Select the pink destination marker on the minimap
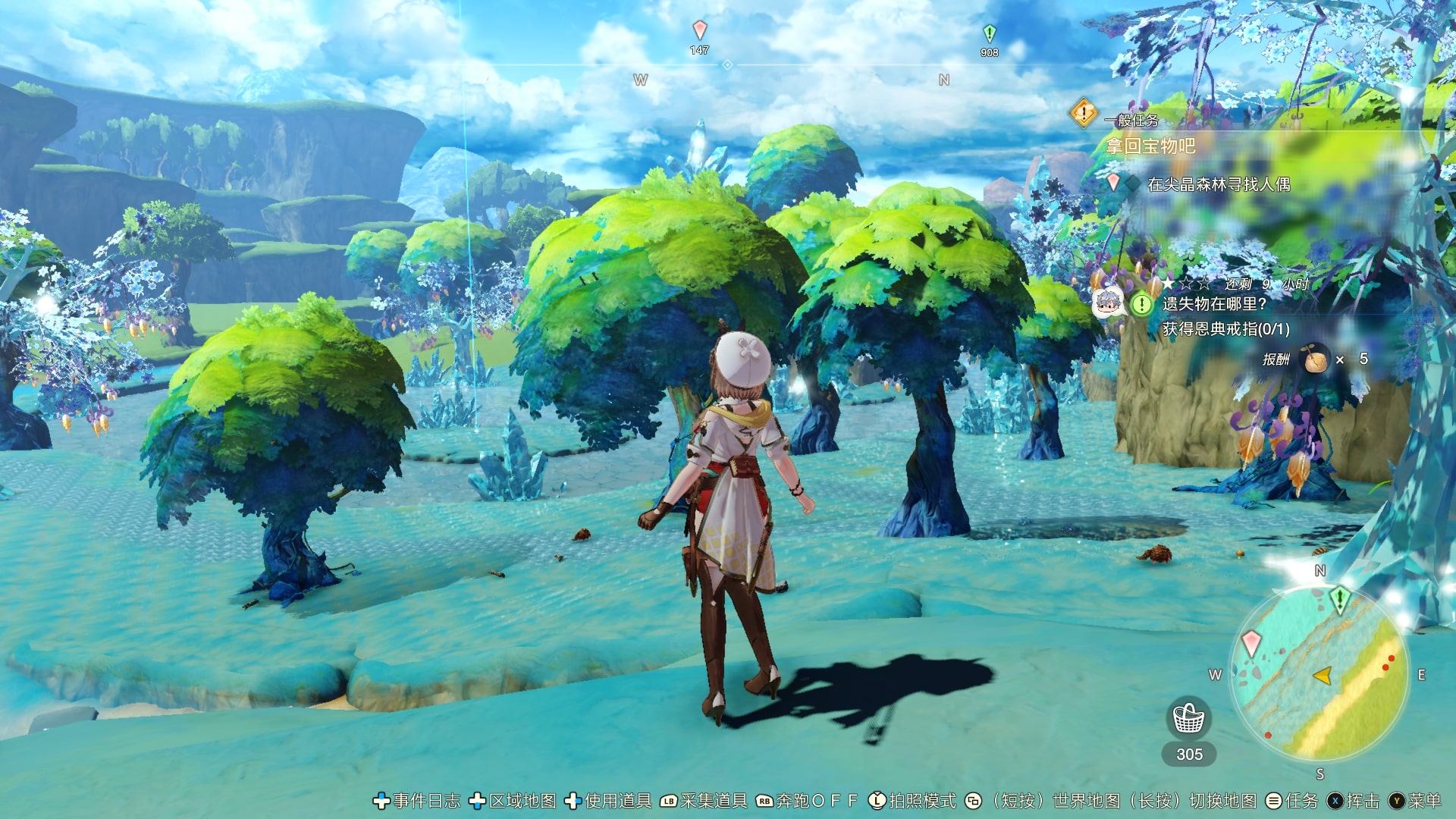This screenshot has width=1456, height=819. 1251,645
